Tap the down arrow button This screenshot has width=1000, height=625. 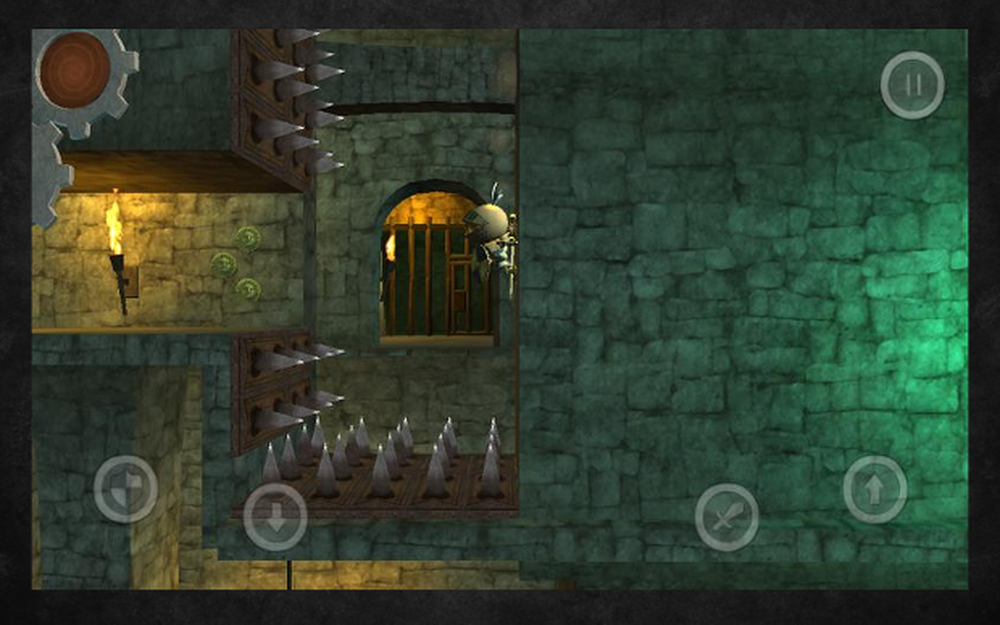[275, 516]
